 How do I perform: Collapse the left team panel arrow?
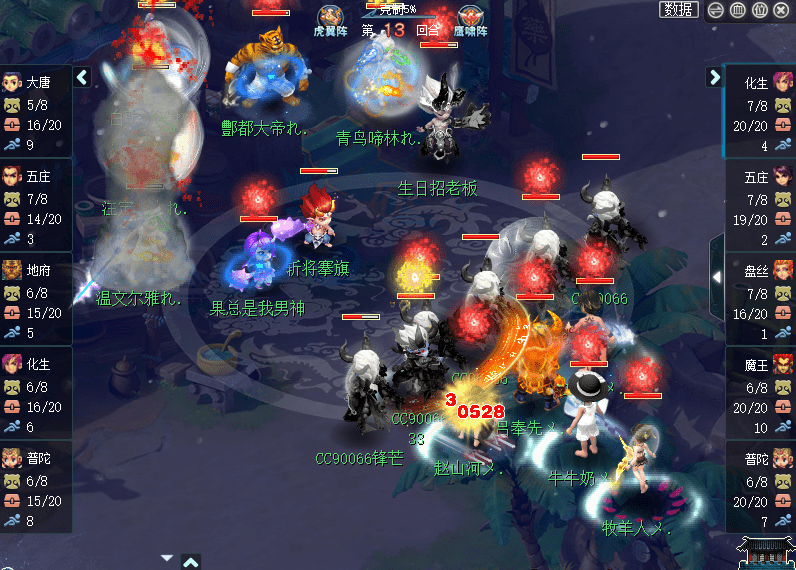pos(82,77)
